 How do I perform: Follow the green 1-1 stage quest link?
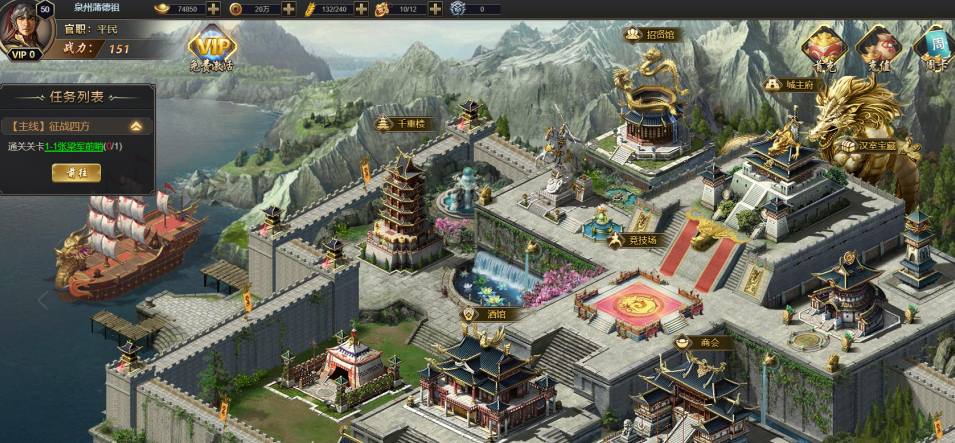74,147
